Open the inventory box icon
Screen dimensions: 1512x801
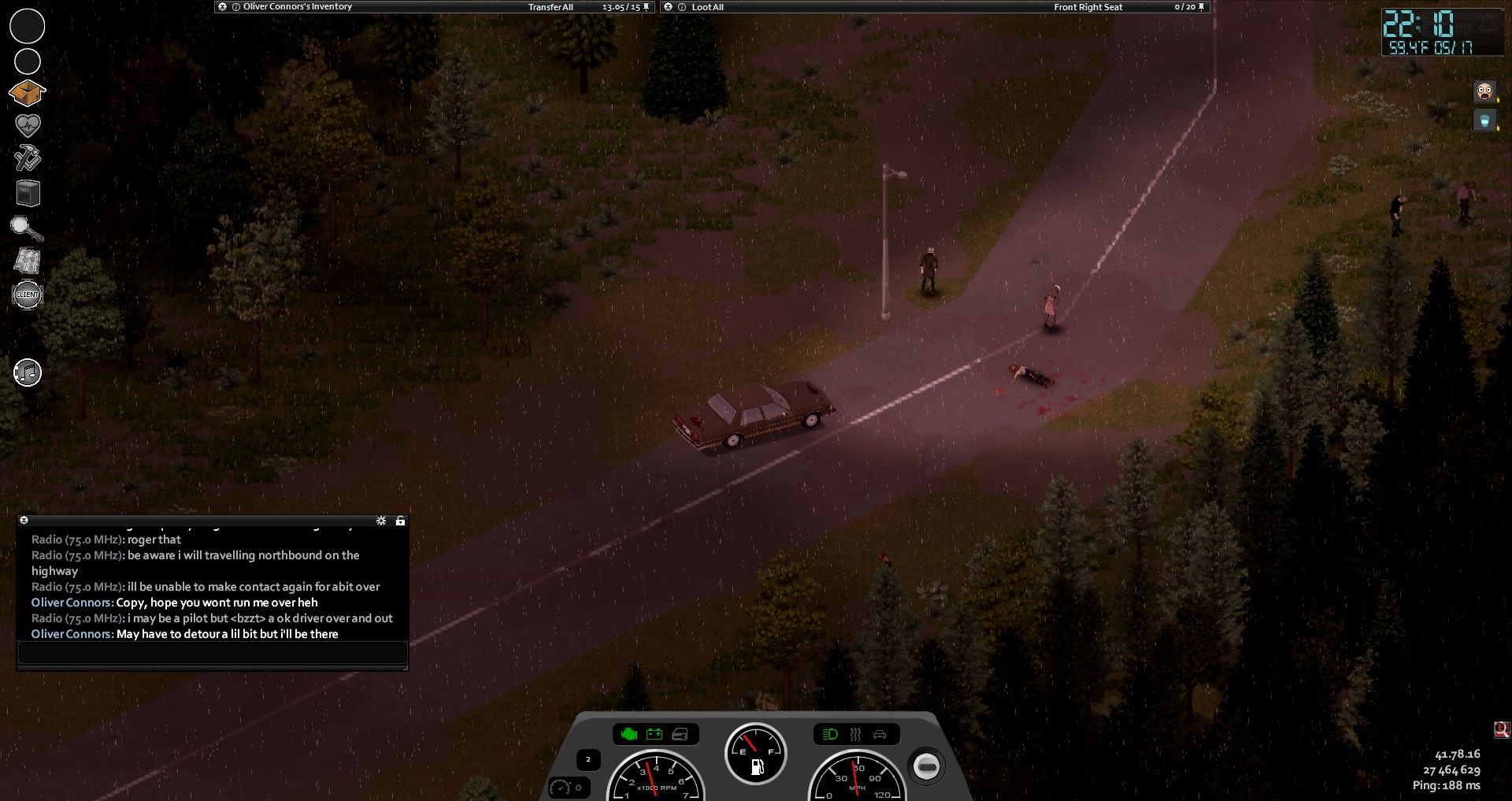27,93
